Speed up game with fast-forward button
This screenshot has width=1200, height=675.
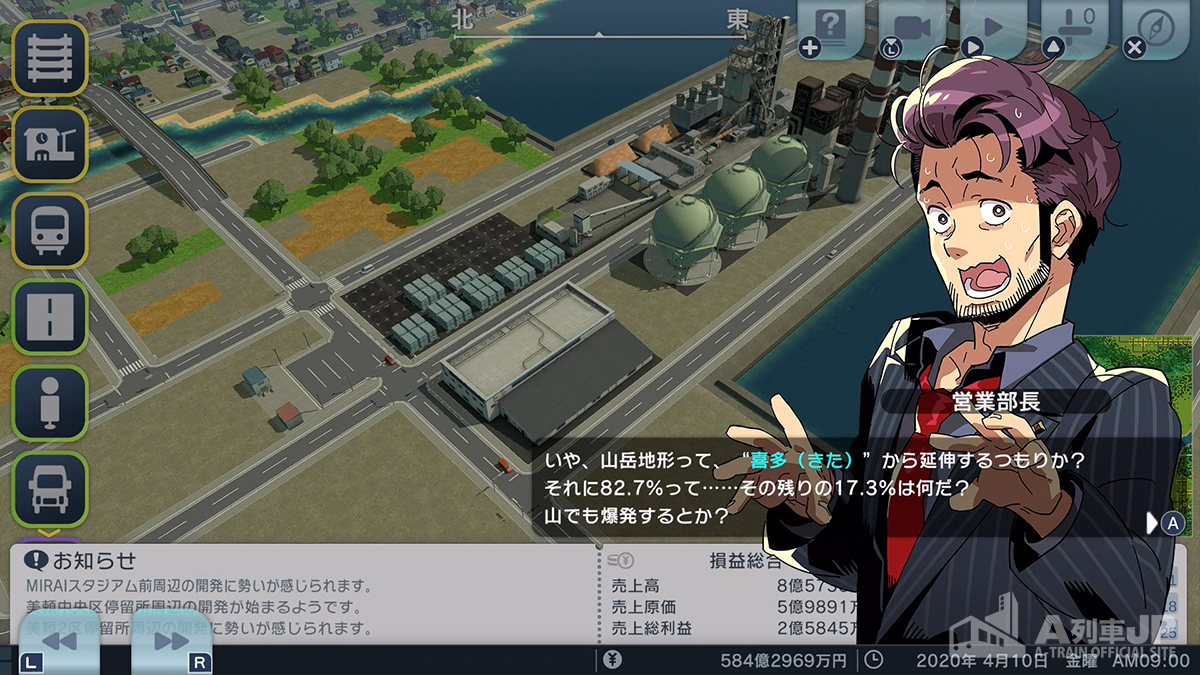click(x=172, y=642)
